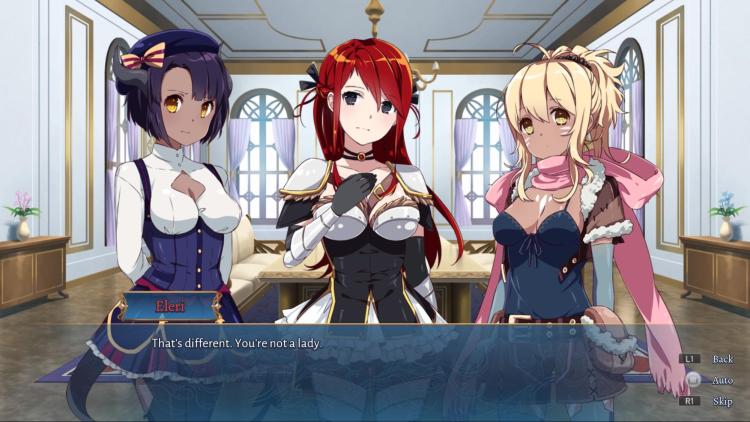Choose the Skip label to fast-forward
Screen dimensions: 750x422
722,401
